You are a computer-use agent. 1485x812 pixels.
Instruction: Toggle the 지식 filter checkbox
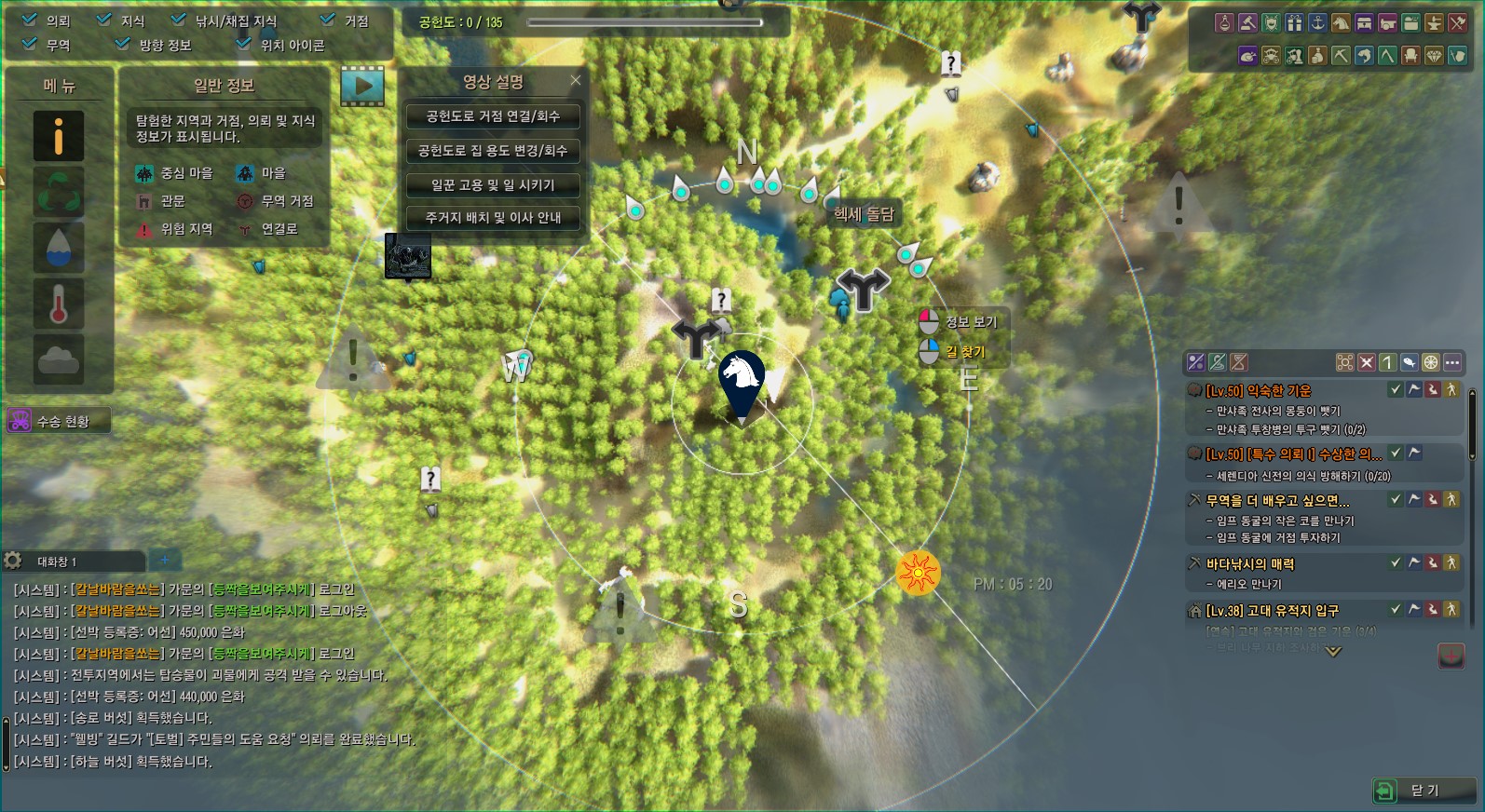(x=104, y=20)
